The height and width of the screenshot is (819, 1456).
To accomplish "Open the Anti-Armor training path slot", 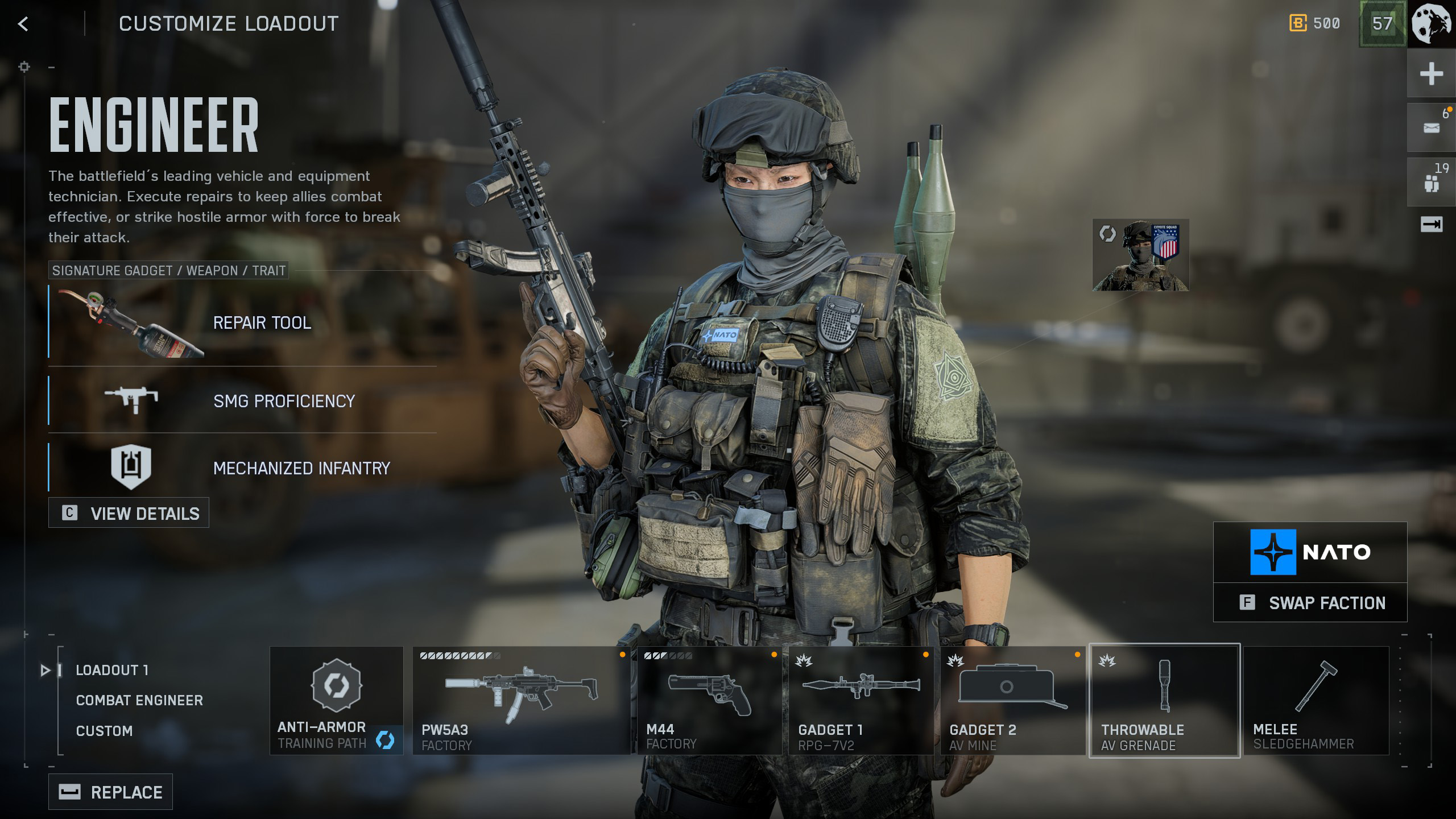I will click(336, 701).
